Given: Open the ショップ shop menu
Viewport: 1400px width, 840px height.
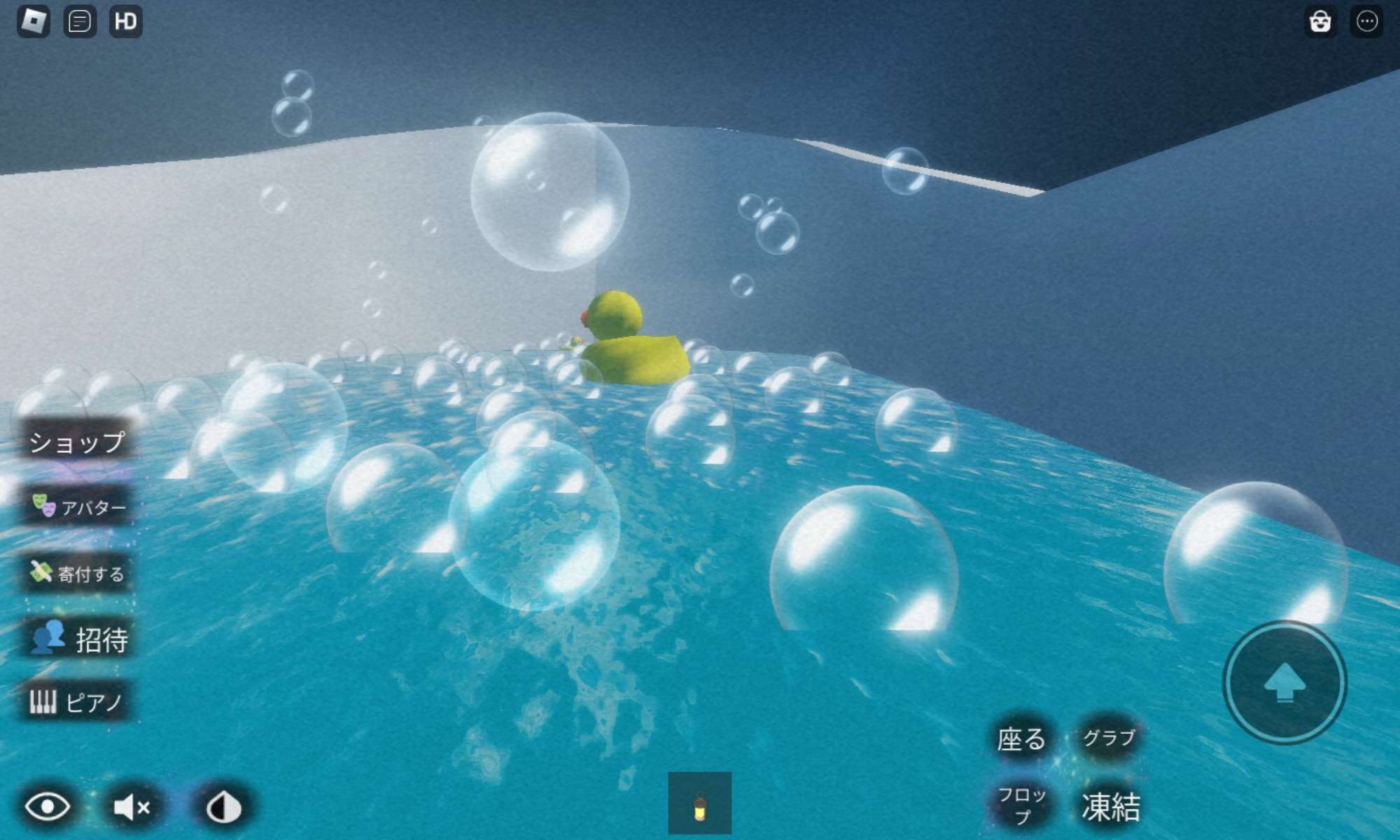Looking at the screenshot, I should coord(76,442).
